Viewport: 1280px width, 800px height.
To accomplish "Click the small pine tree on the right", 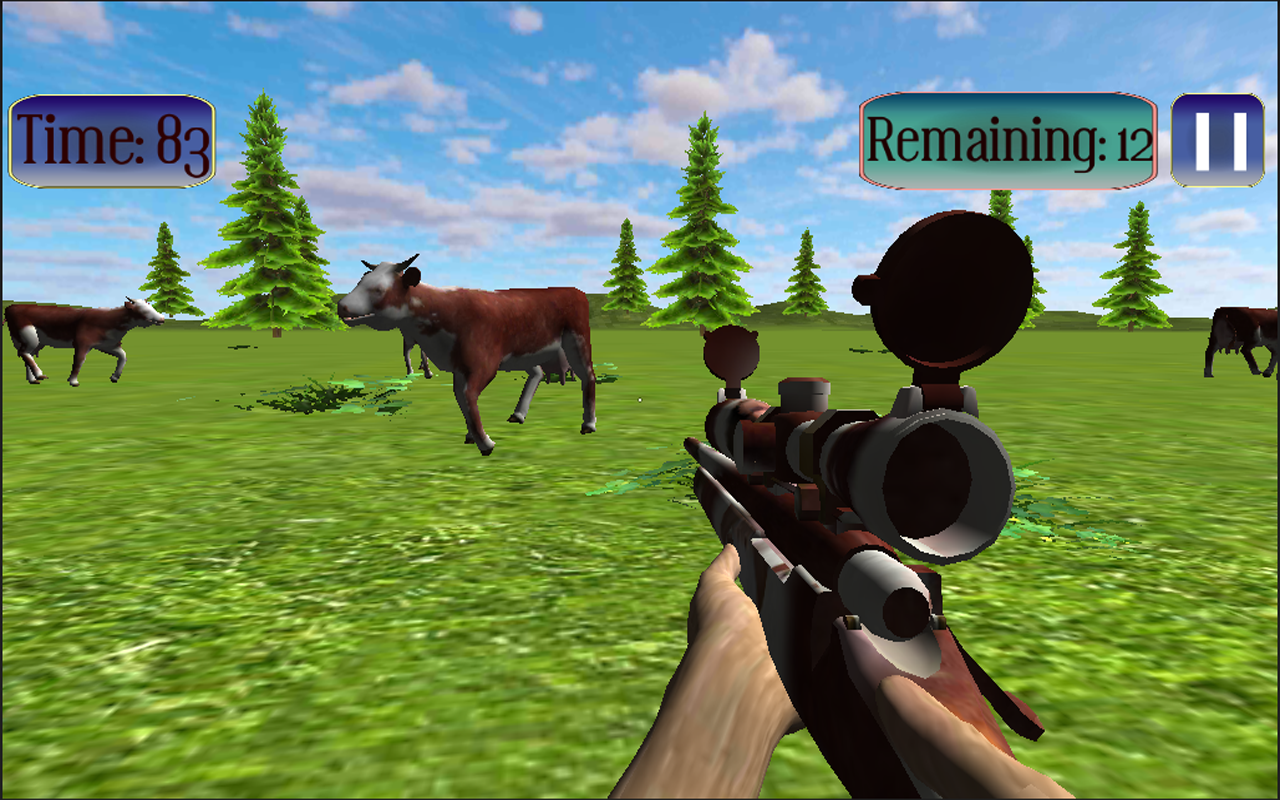I will pyautogui.click(x=1135, y=265).
